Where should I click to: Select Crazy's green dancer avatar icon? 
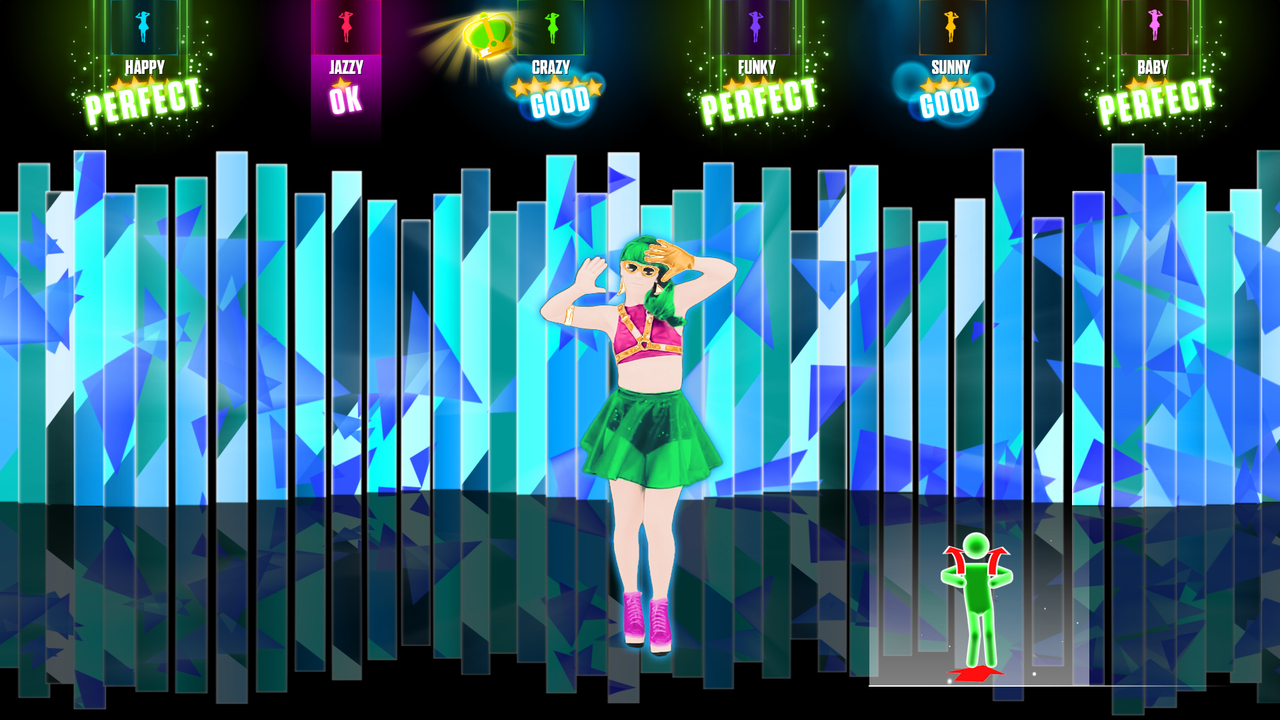[x=550, y=25]
